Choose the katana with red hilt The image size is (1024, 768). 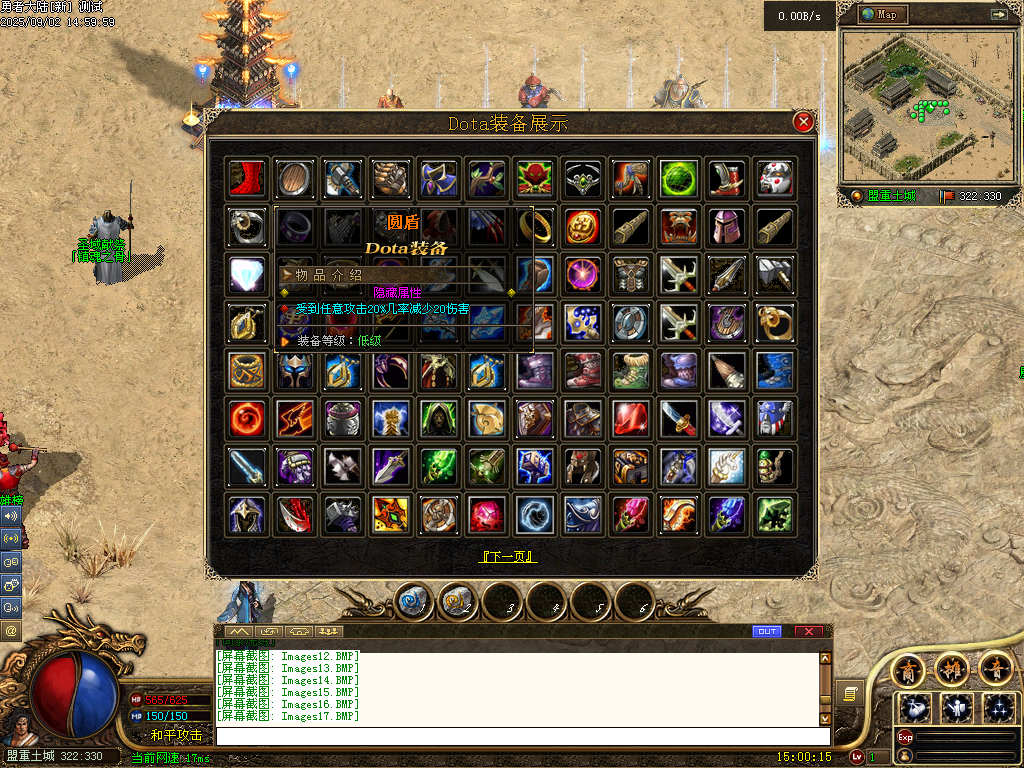click(679, 418)
